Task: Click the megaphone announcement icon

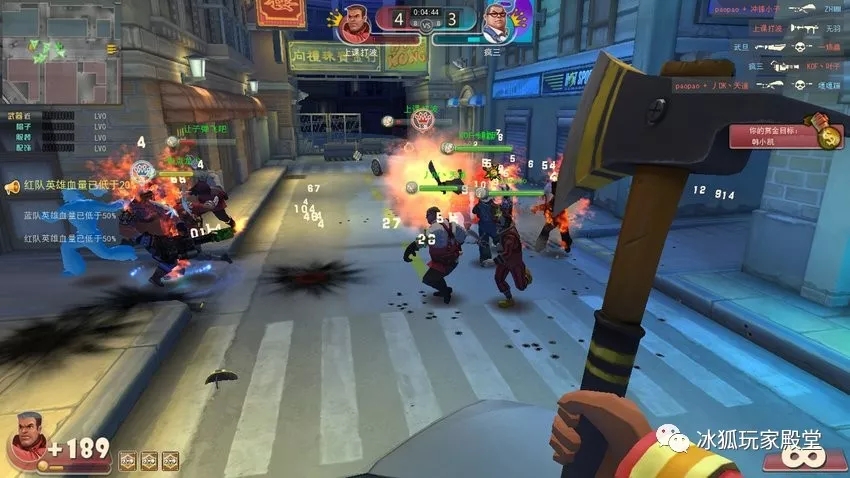Action: point(12,186)
